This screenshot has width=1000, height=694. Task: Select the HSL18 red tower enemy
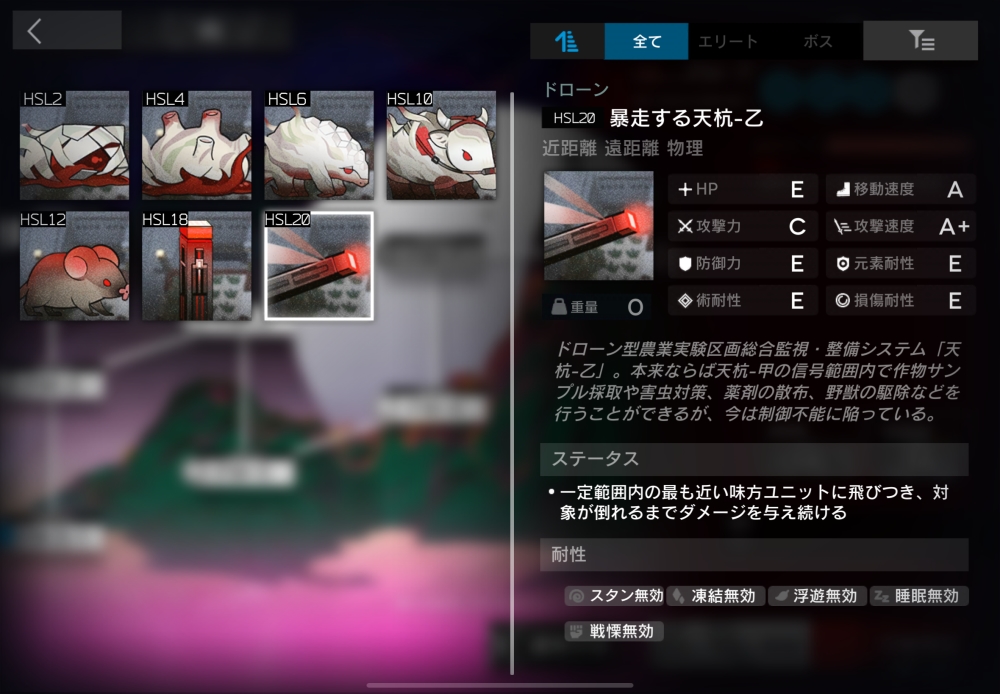(197, 266)
